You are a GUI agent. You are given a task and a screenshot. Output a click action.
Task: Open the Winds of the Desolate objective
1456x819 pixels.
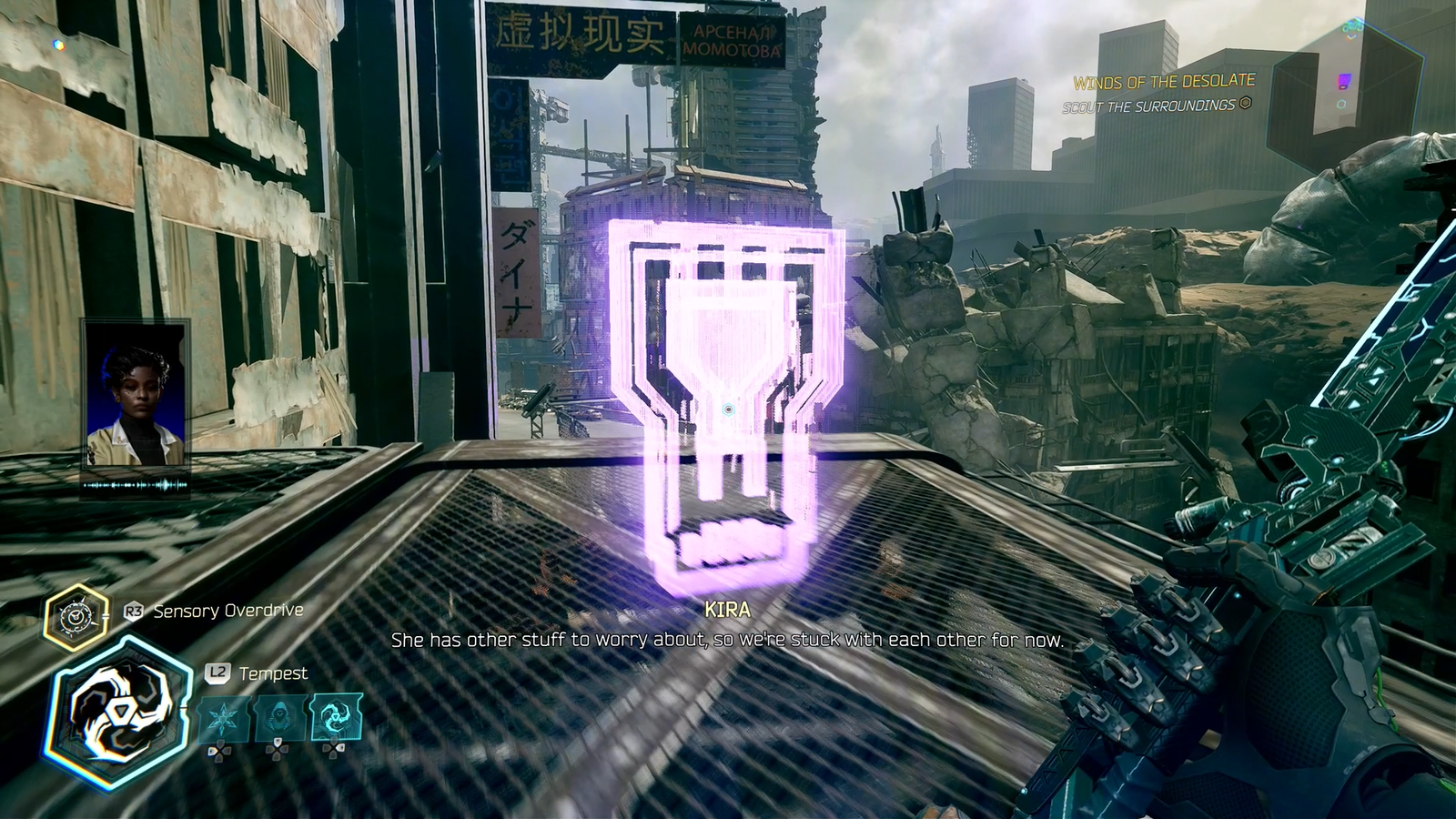coord(1163,82)
